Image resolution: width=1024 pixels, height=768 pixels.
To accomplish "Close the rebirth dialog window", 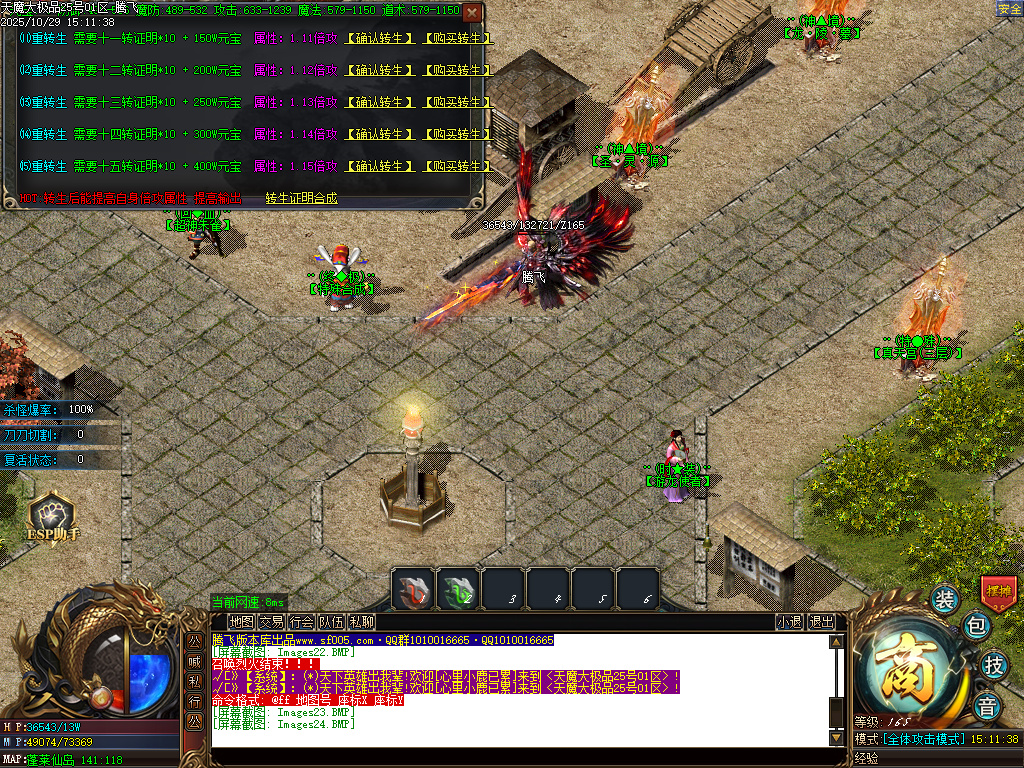I will (x=472, y=12).
